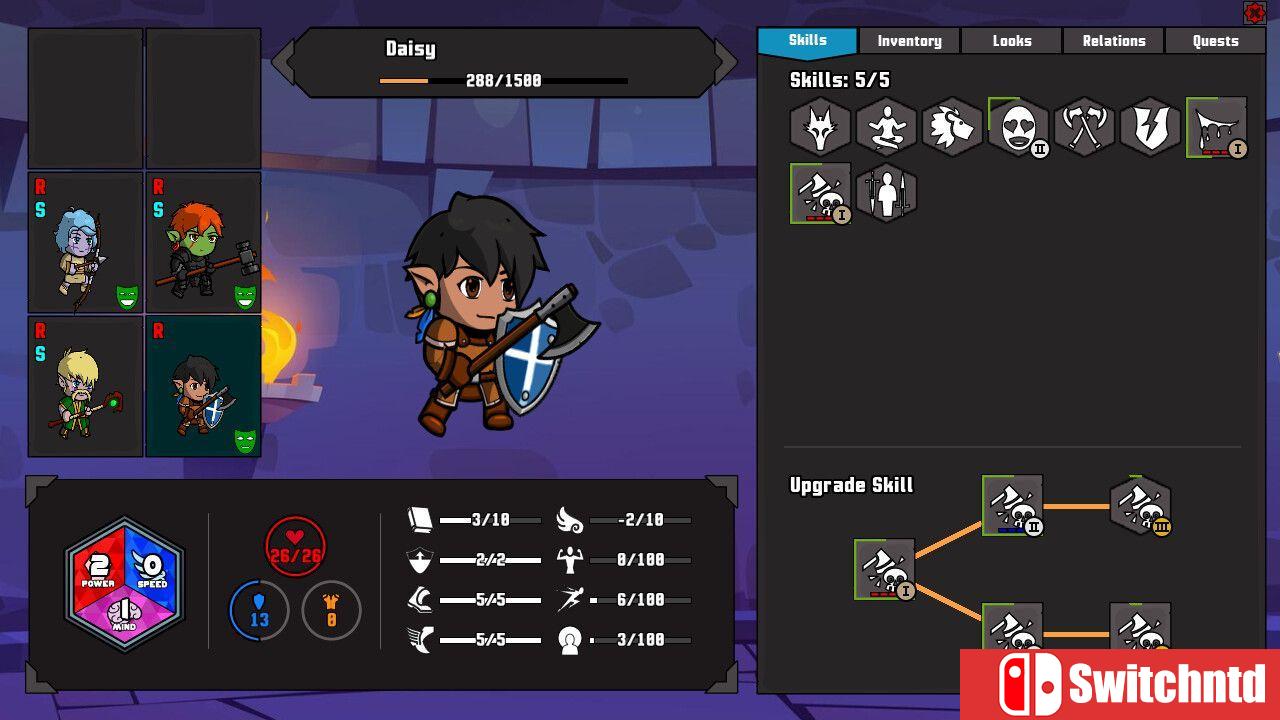Switch to the next character with right arrow
This screenshot has width=1280, height=720.
(x=725, y=63)
